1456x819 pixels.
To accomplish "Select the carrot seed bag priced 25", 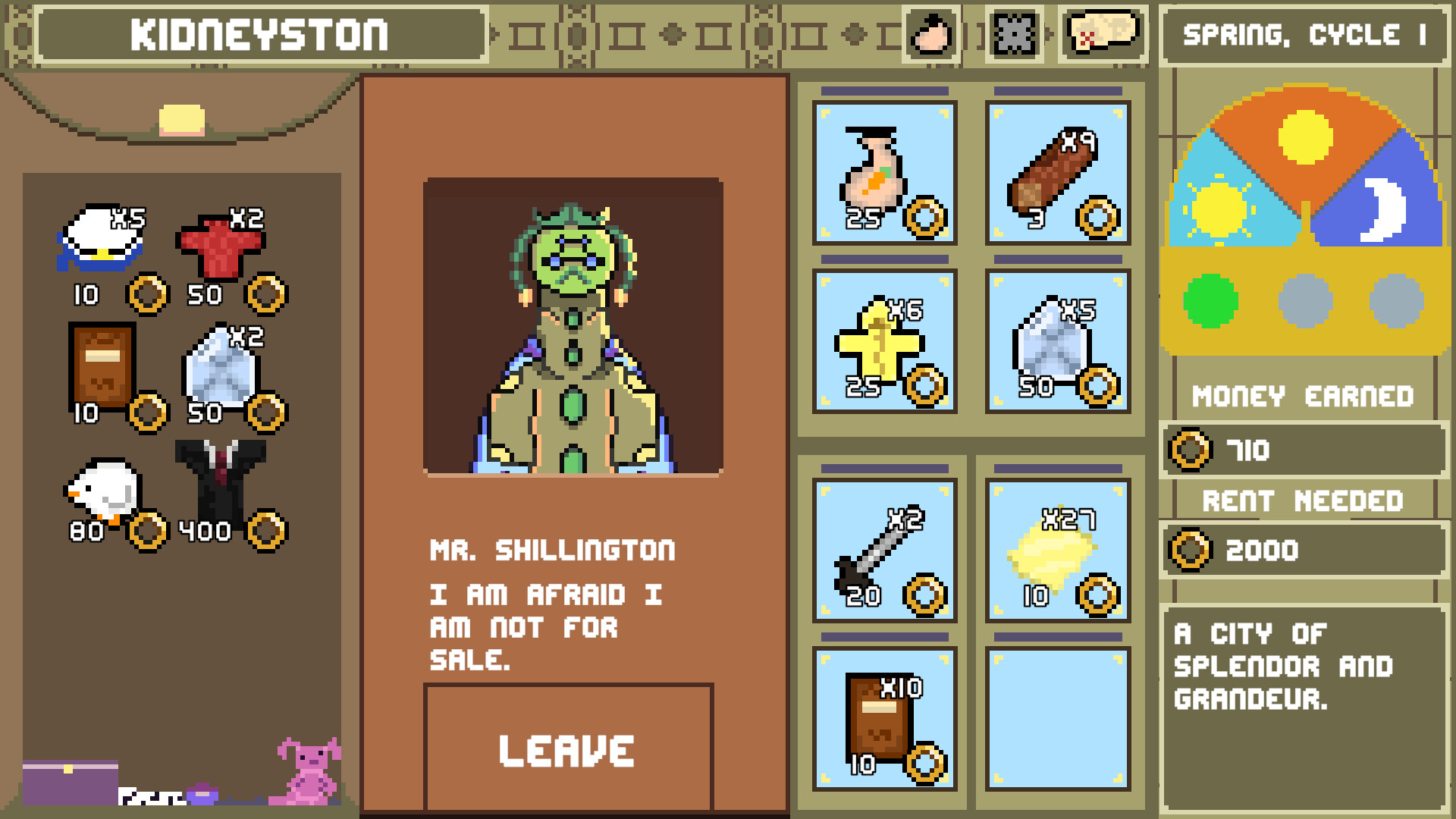I will click(883, 171).
